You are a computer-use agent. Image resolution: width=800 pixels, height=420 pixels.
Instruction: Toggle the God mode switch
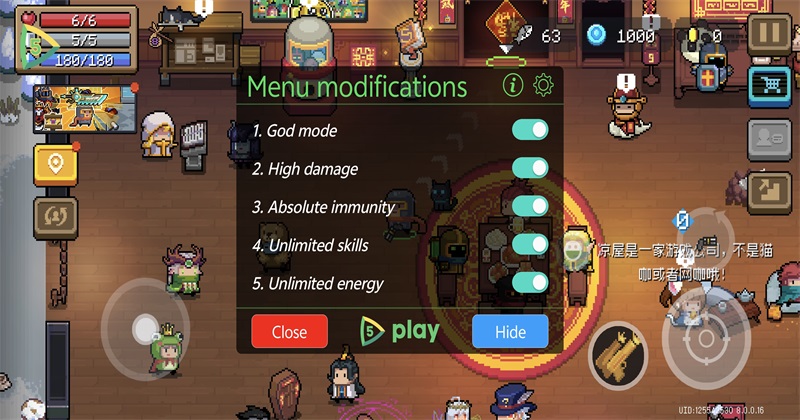click(x=530, y=131)
